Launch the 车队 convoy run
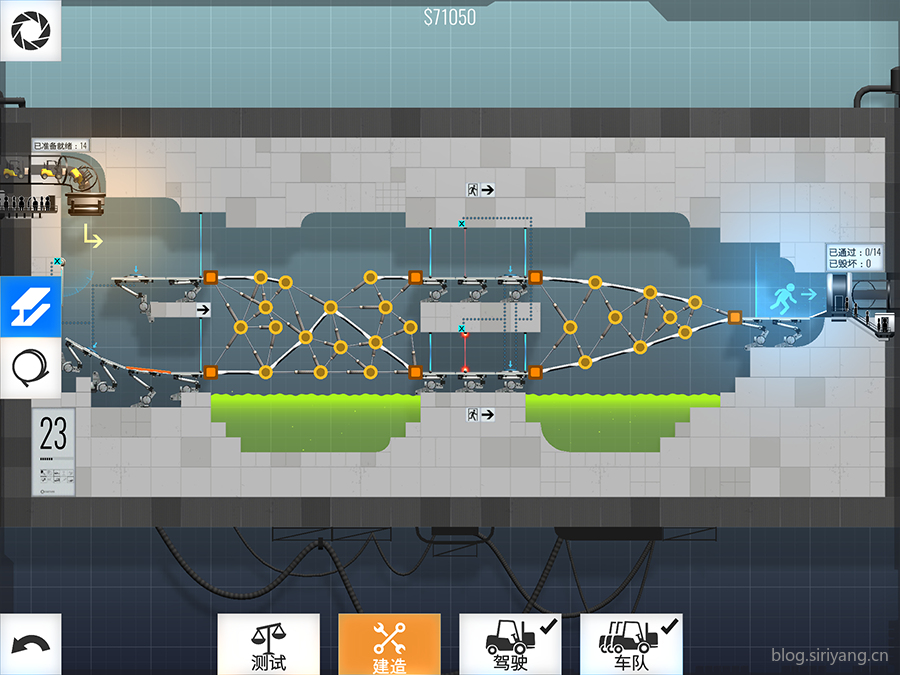This screenshot has width=900, height=675. (631, 645)
